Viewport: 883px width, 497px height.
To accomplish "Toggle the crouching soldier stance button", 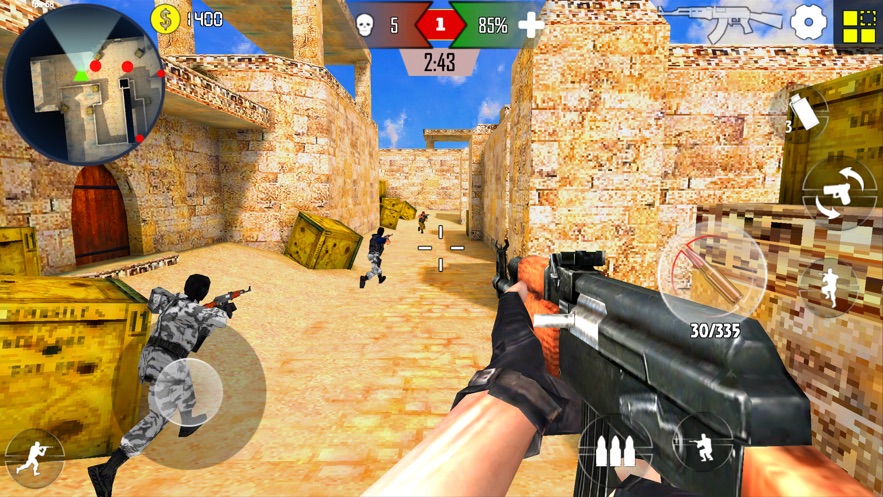I will pos(702,443).
